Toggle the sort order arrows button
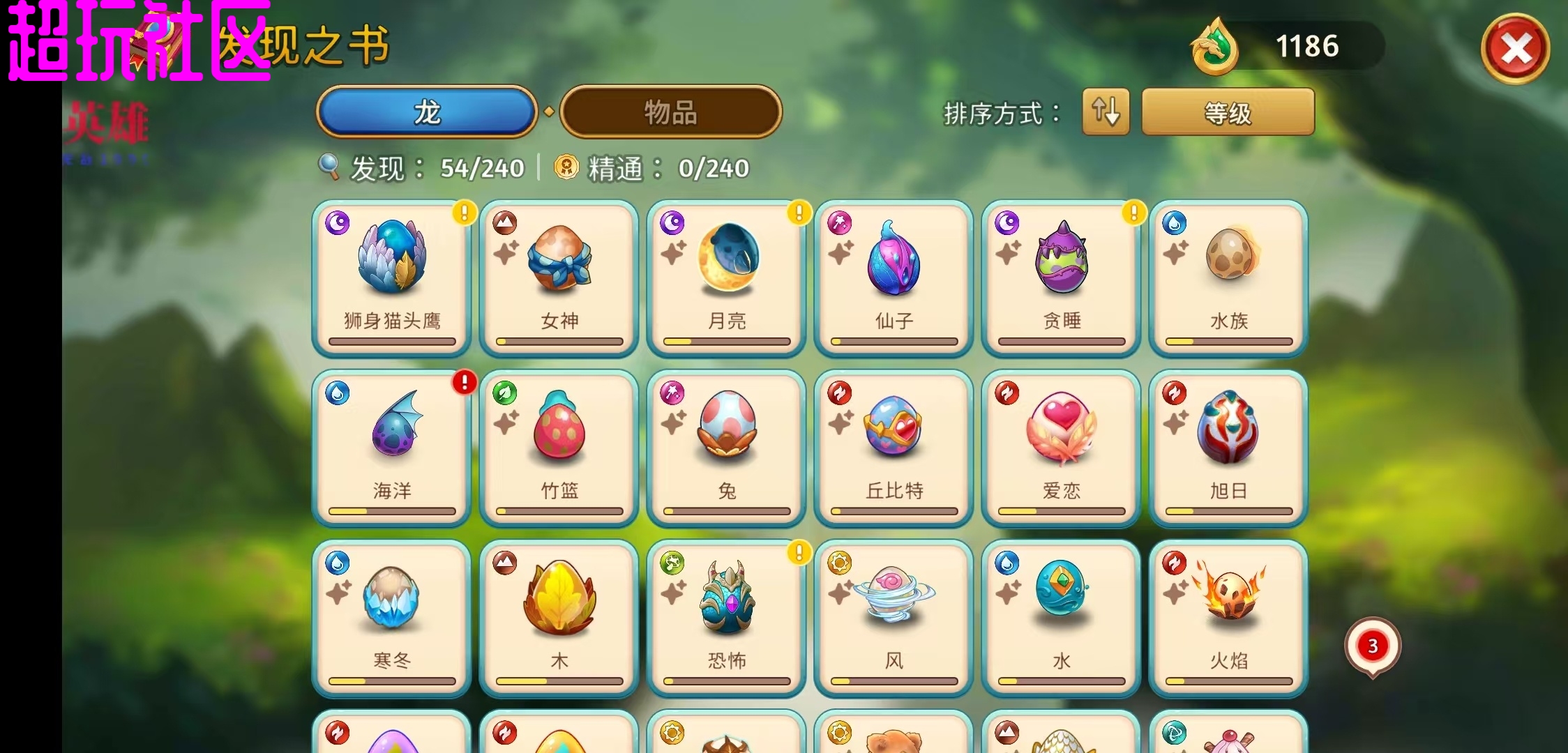This screenshot has height=753, width=1568. tap(1106, 112)
